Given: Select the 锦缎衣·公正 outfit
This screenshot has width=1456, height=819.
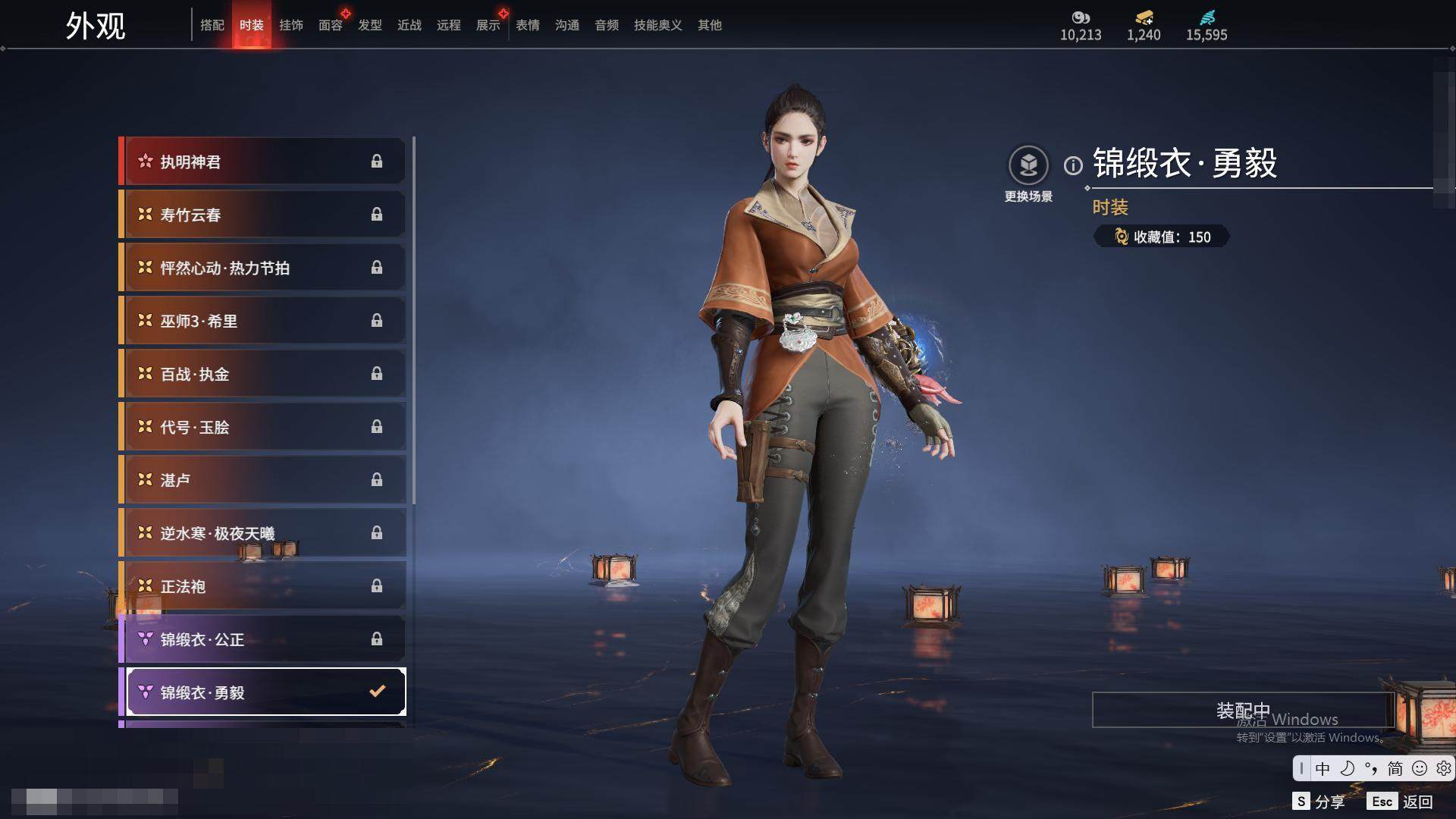Looking at the screenshot, I should click(262, 639).
